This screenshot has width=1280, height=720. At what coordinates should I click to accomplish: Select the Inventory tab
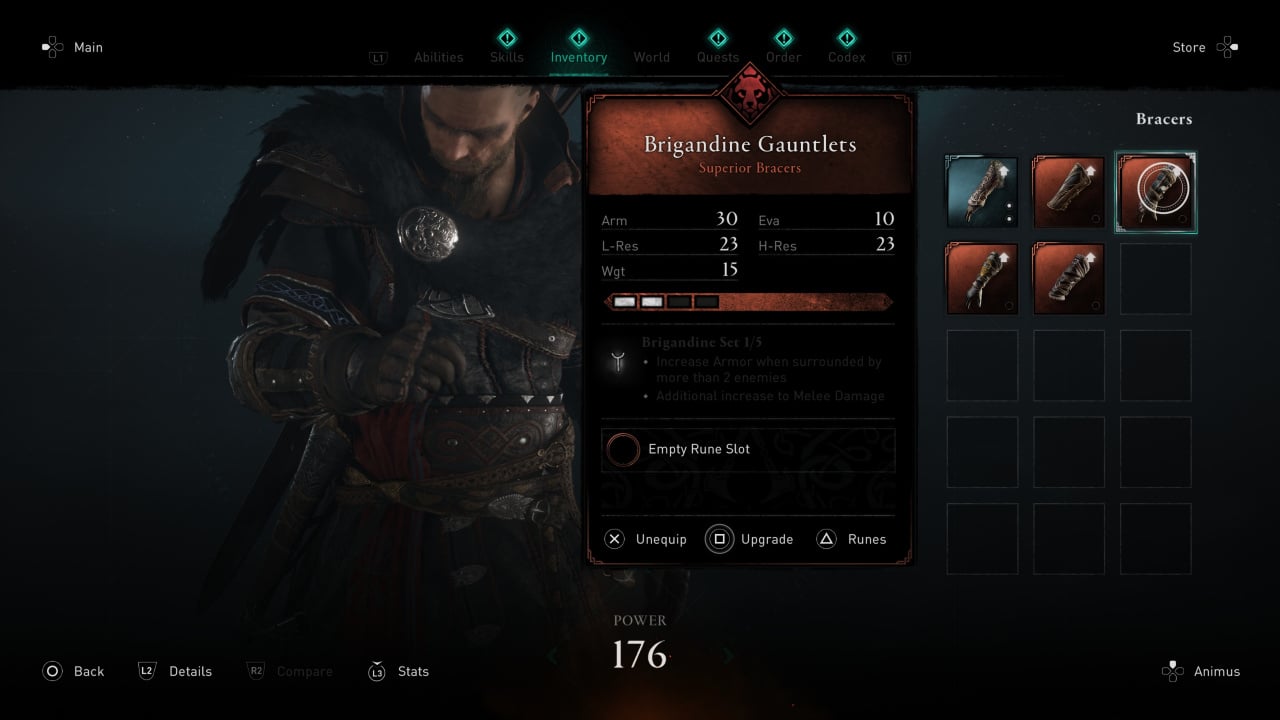pyautogui.click(x=578, y=57)
